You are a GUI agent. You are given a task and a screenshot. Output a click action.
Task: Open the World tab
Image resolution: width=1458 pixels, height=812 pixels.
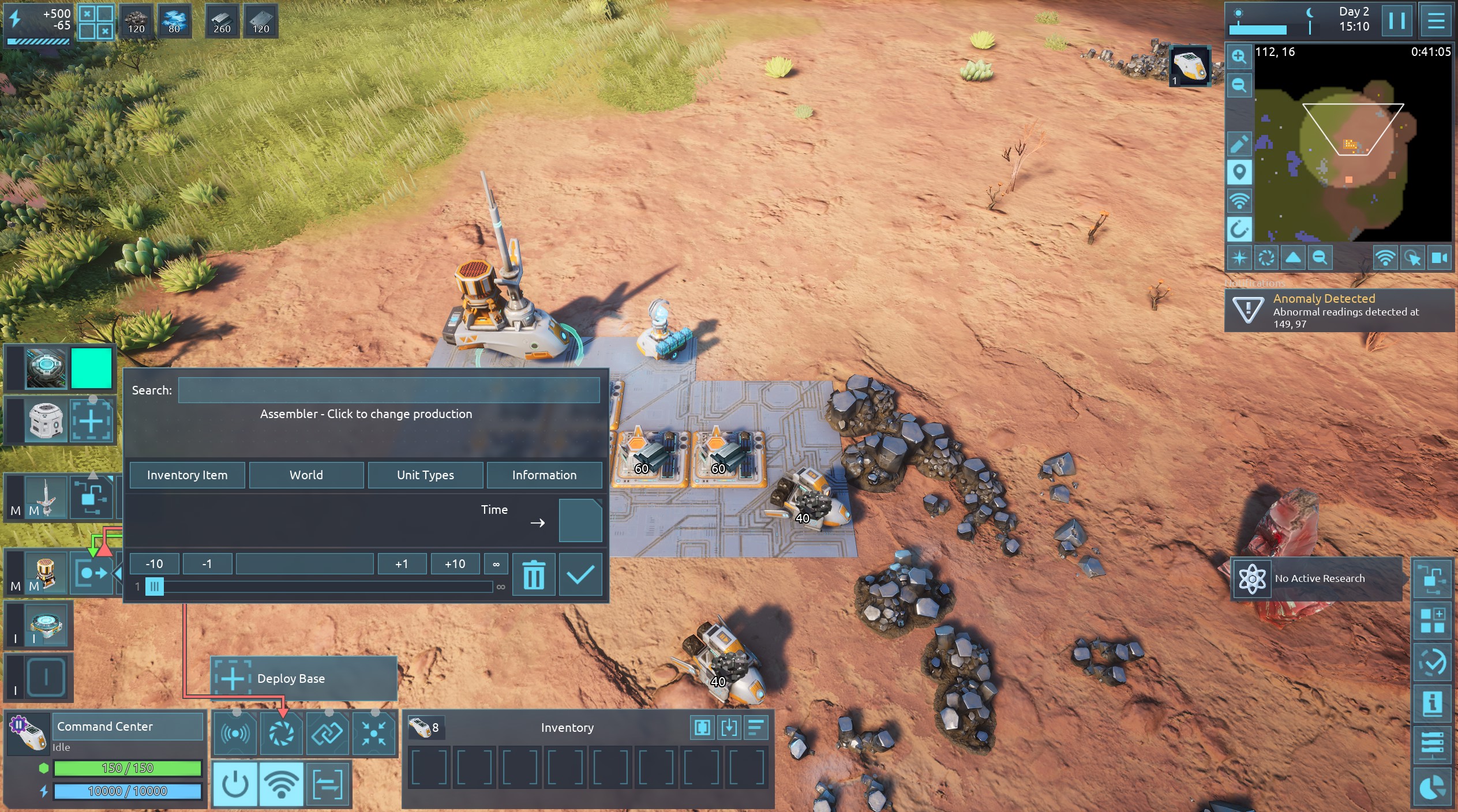tap(306, 475)
